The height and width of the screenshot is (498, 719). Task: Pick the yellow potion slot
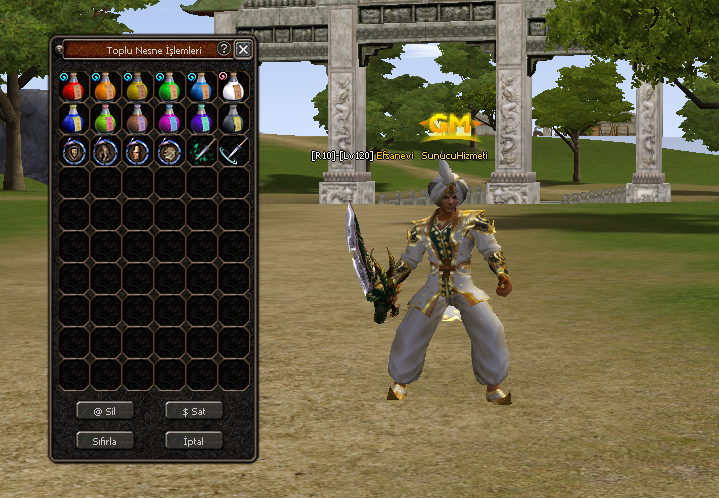point(137,87)
